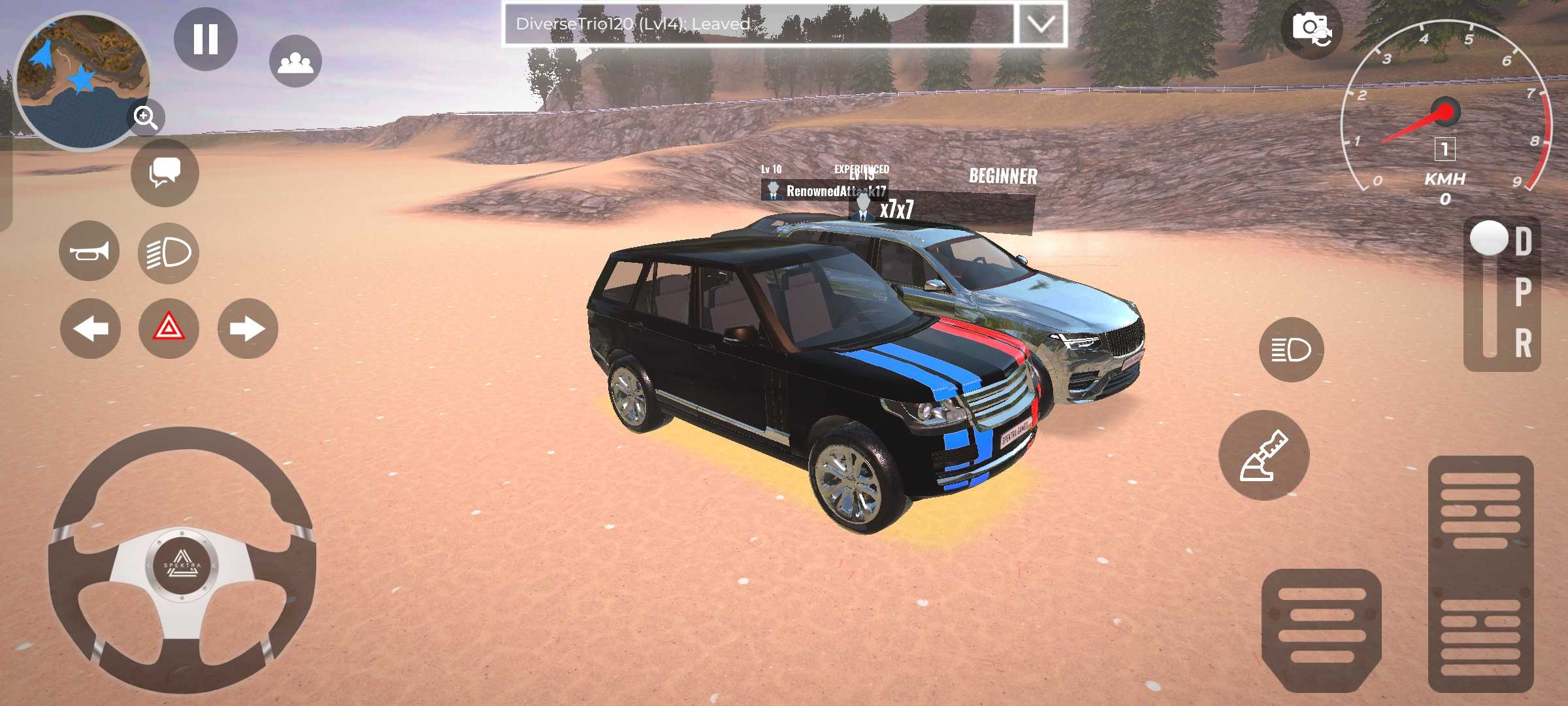
Task: Click the wiper button
Action: [x=1264, y=456]
